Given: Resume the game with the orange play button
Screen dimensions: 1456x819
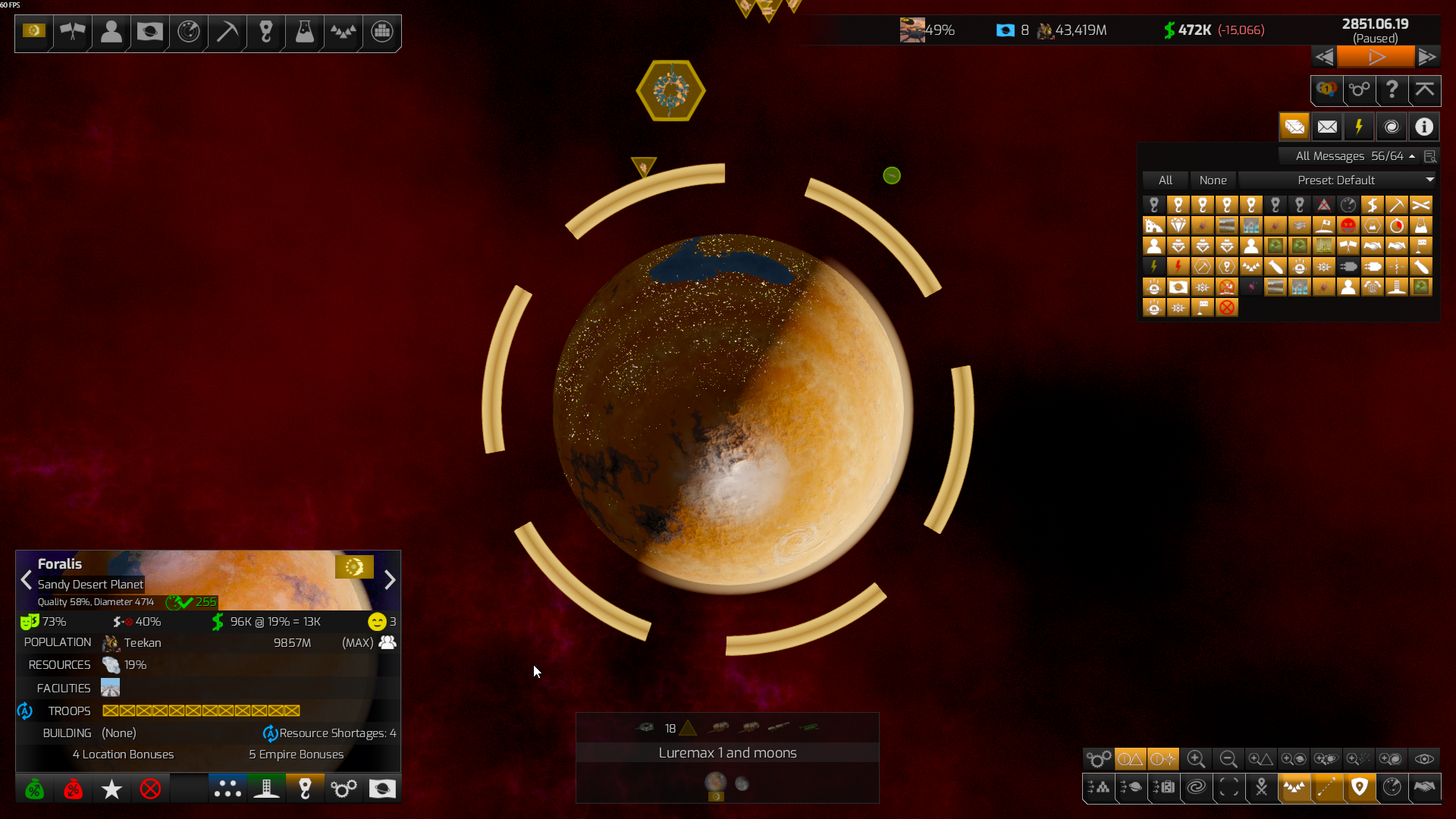Looking at the screenshot, I should click(1375, 57).
